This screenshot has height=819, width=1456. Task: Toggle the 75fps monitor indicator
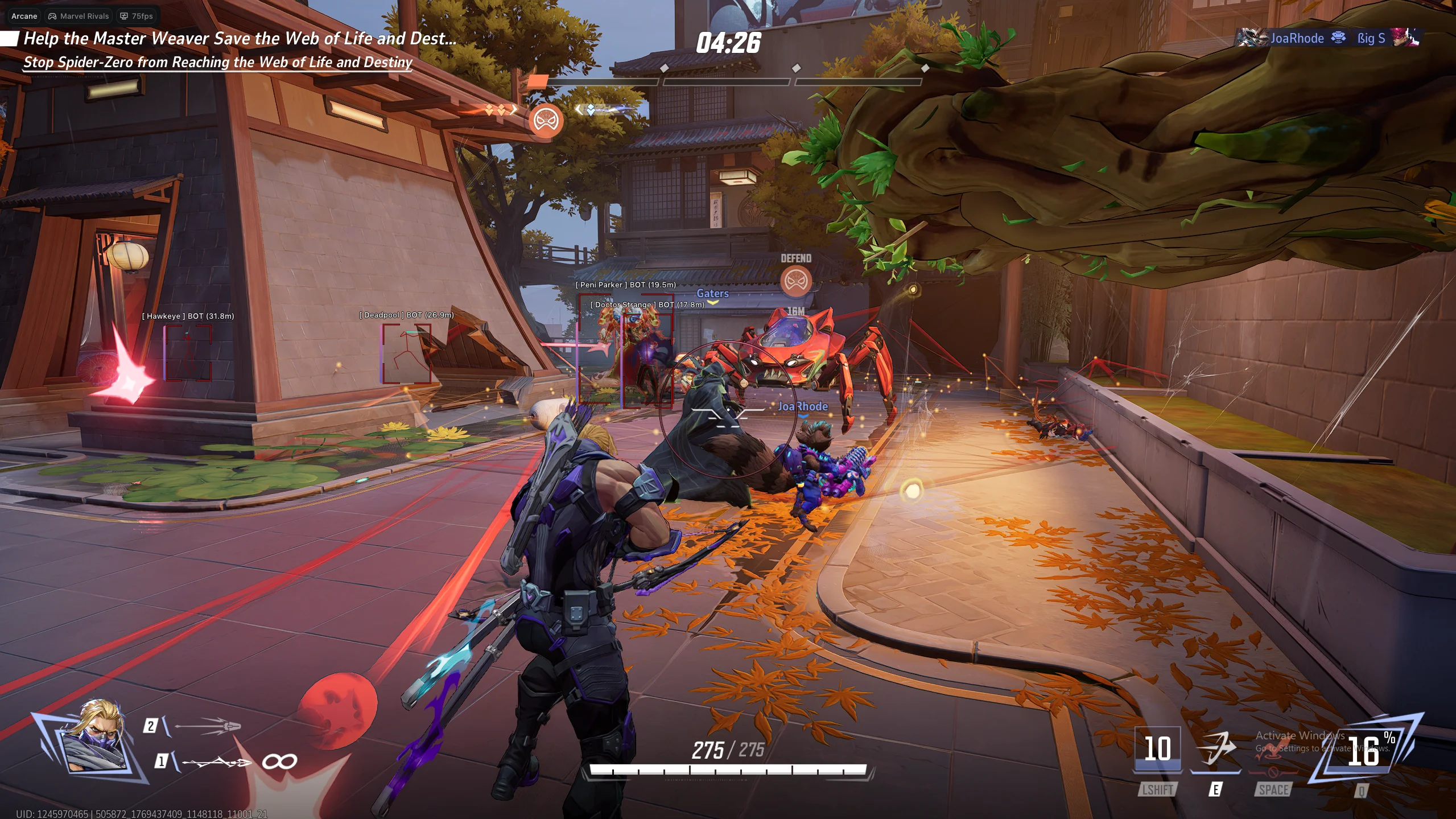(136, 16)
